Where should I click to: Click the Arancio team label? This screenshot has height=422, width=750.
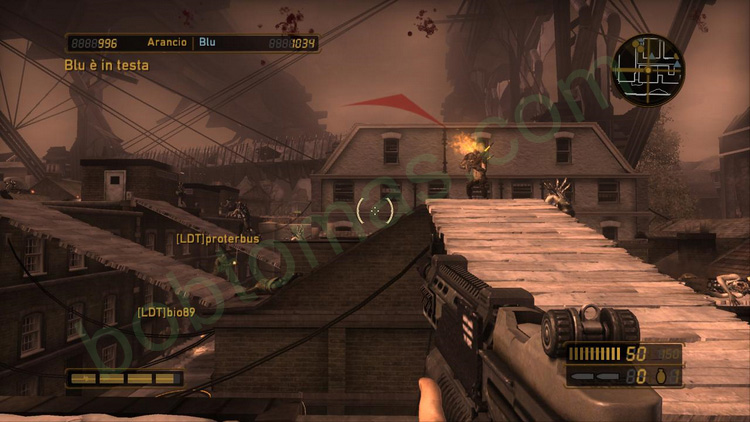point(166,43)
